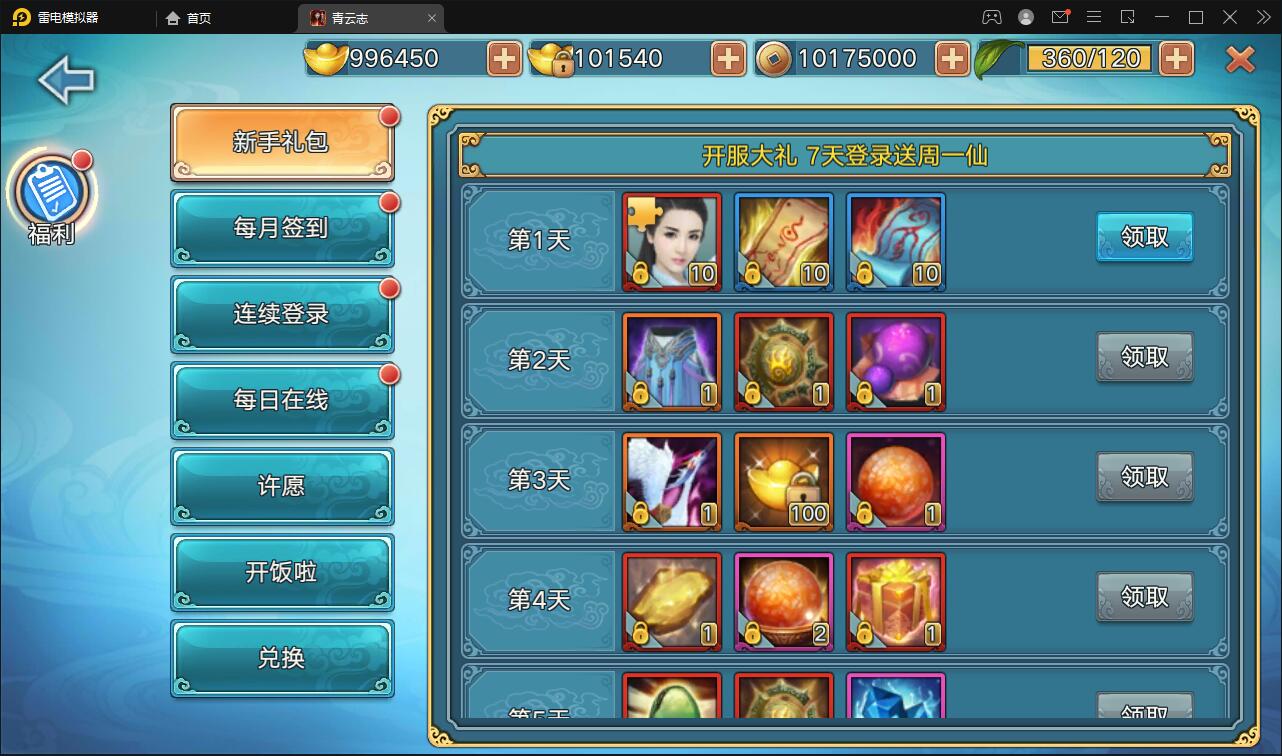1282x756 pixels.
Task: Open the LDPlayer hamburger menu icon
Action: point(1094,17)
